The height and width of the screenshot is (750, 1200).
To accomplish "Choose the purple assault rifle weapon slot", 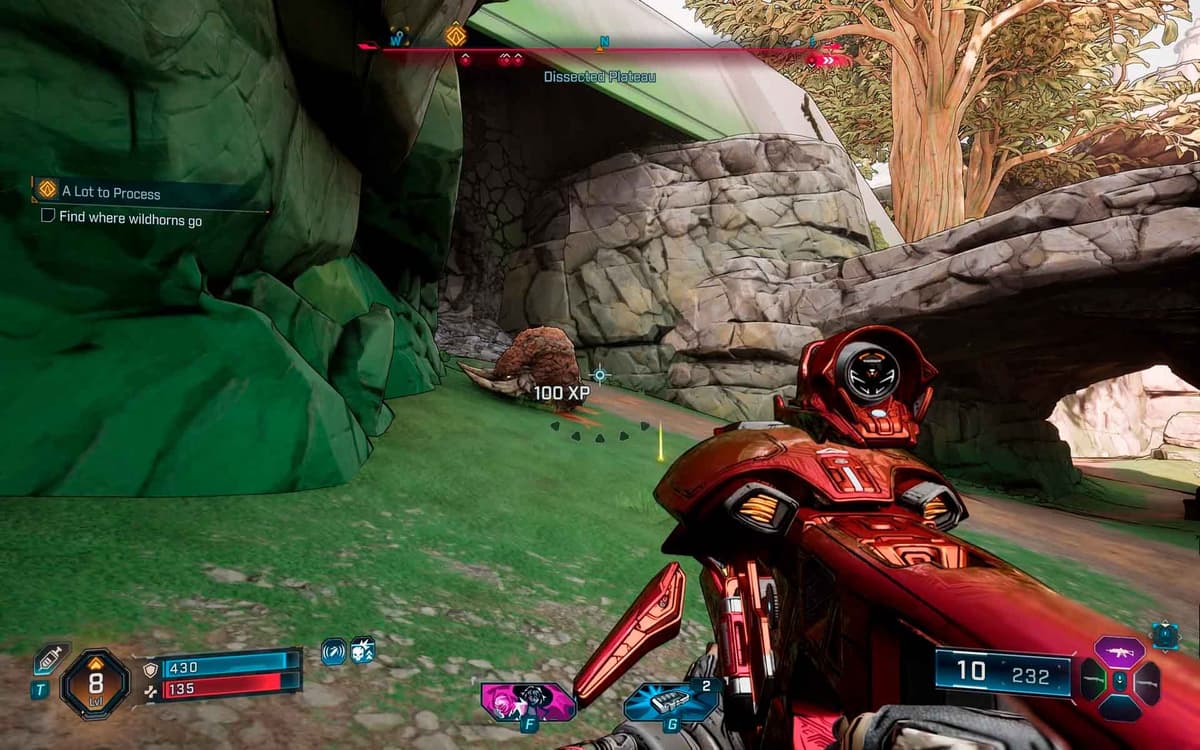I will pyautogui.click(x=1119, y=653).
